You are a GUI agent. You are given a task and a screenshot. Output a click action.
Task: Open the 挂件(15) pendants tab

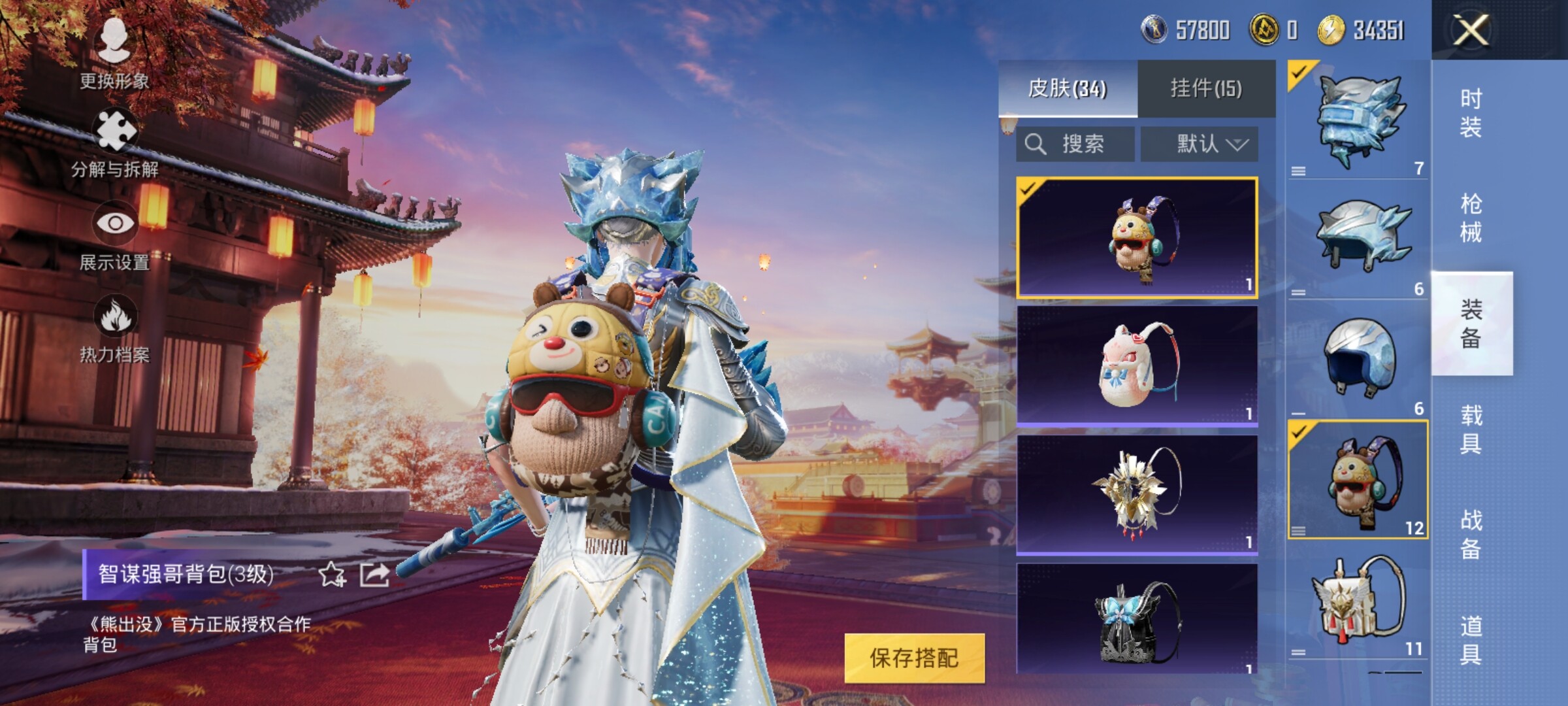[1206, 89]
